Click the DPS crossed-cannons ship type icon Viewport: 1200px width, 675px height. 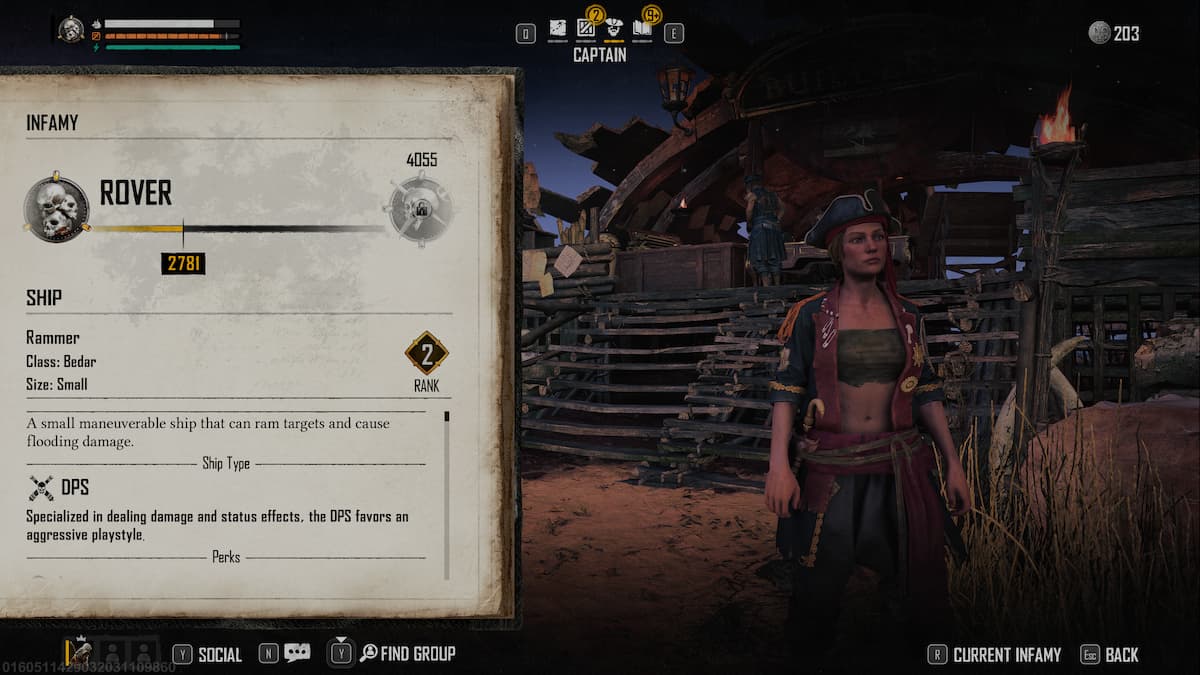click(x=41, y=488)
